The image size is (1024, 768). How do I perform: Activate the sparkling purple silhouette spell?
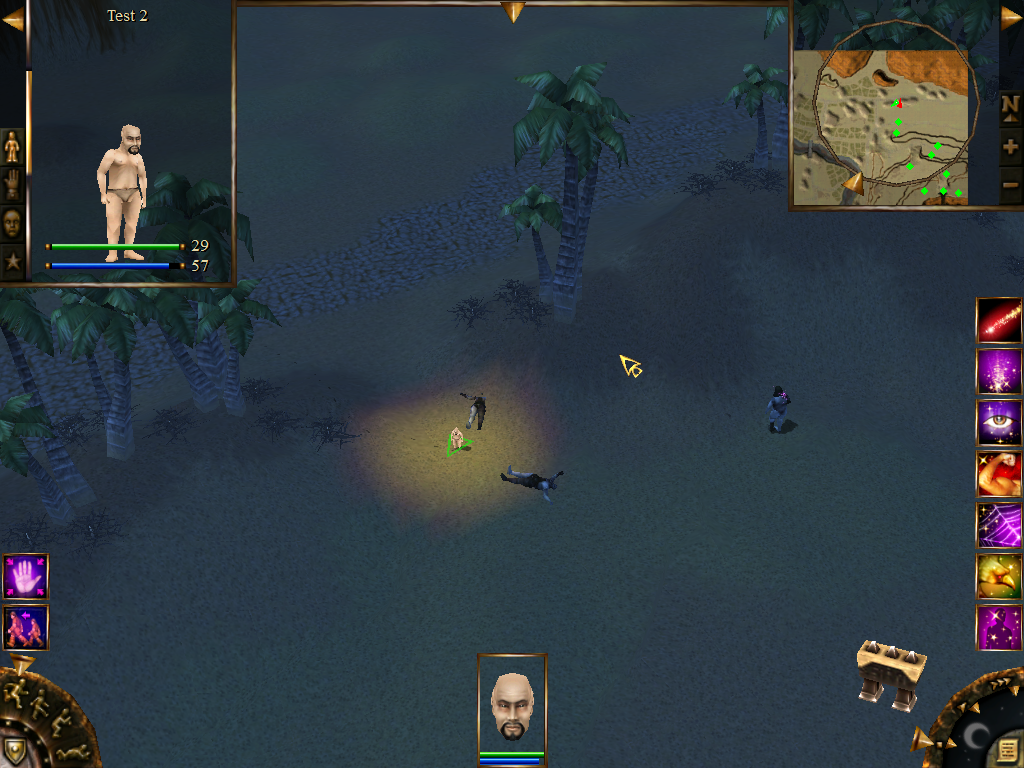tap(999, 627)
